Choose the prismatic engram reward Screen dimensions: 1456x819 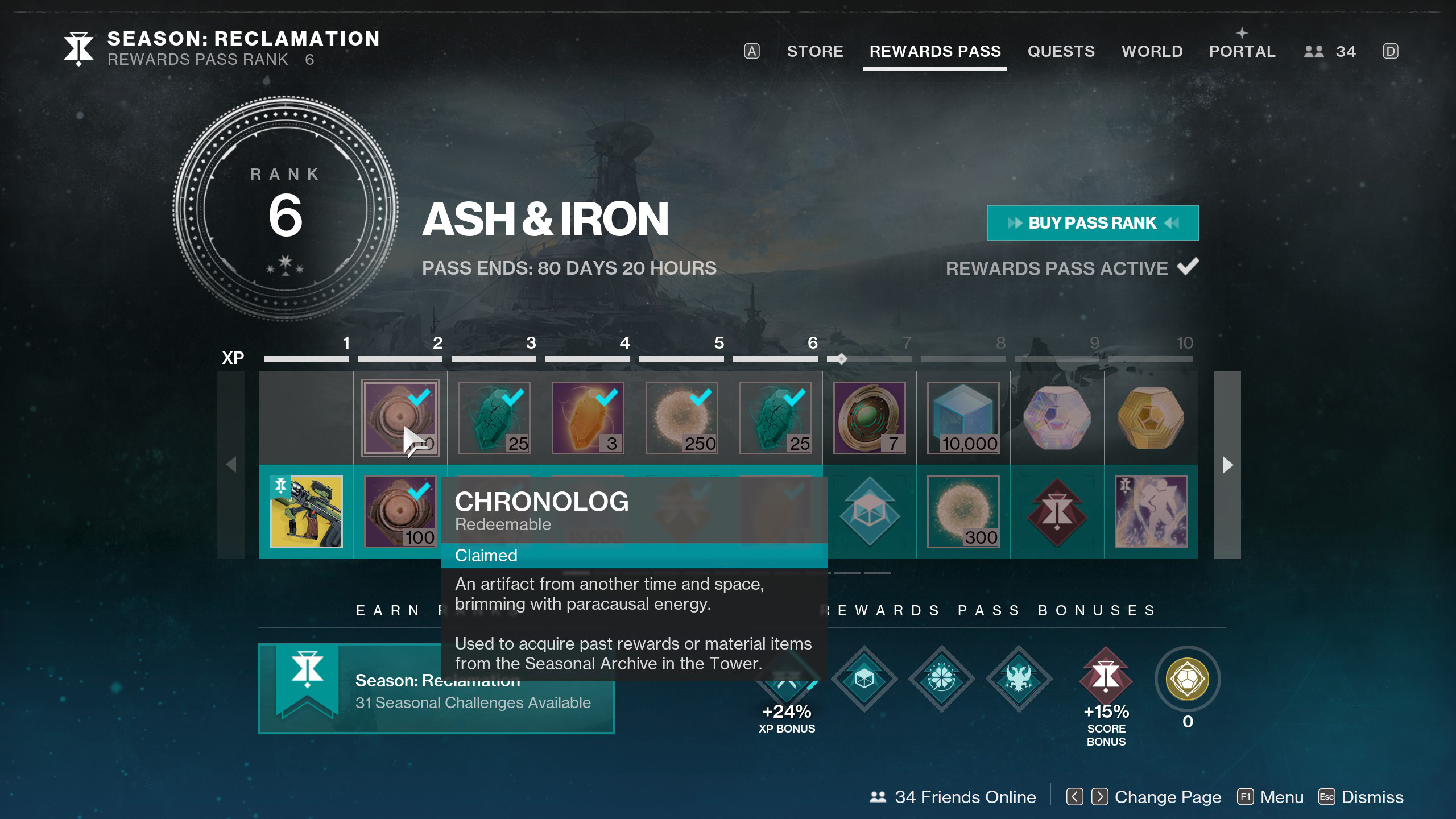click(1057, 418)
